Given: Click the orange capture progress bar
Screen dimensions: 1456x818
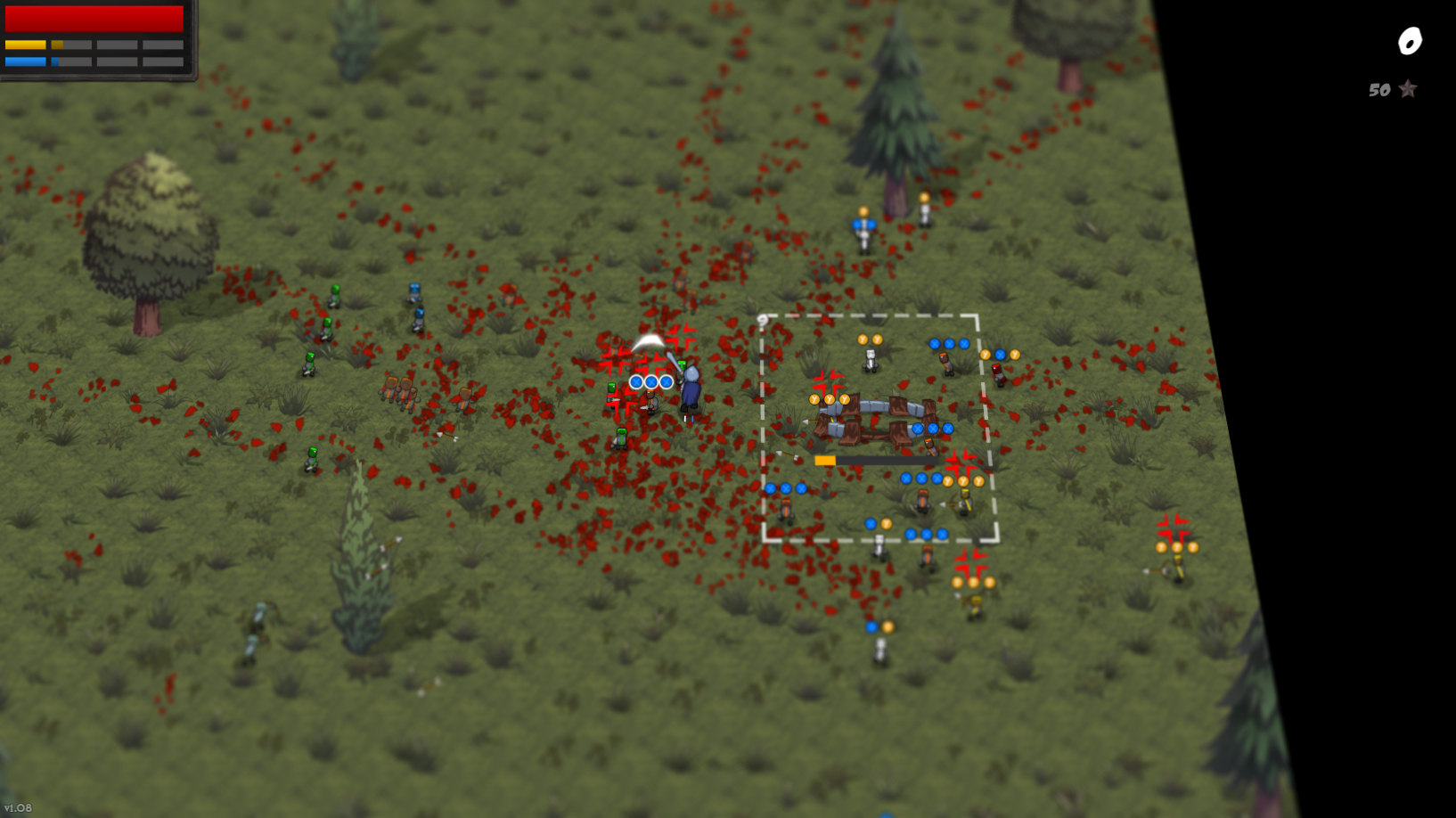Looking at the screenshot, I should (x=824, y=460).
